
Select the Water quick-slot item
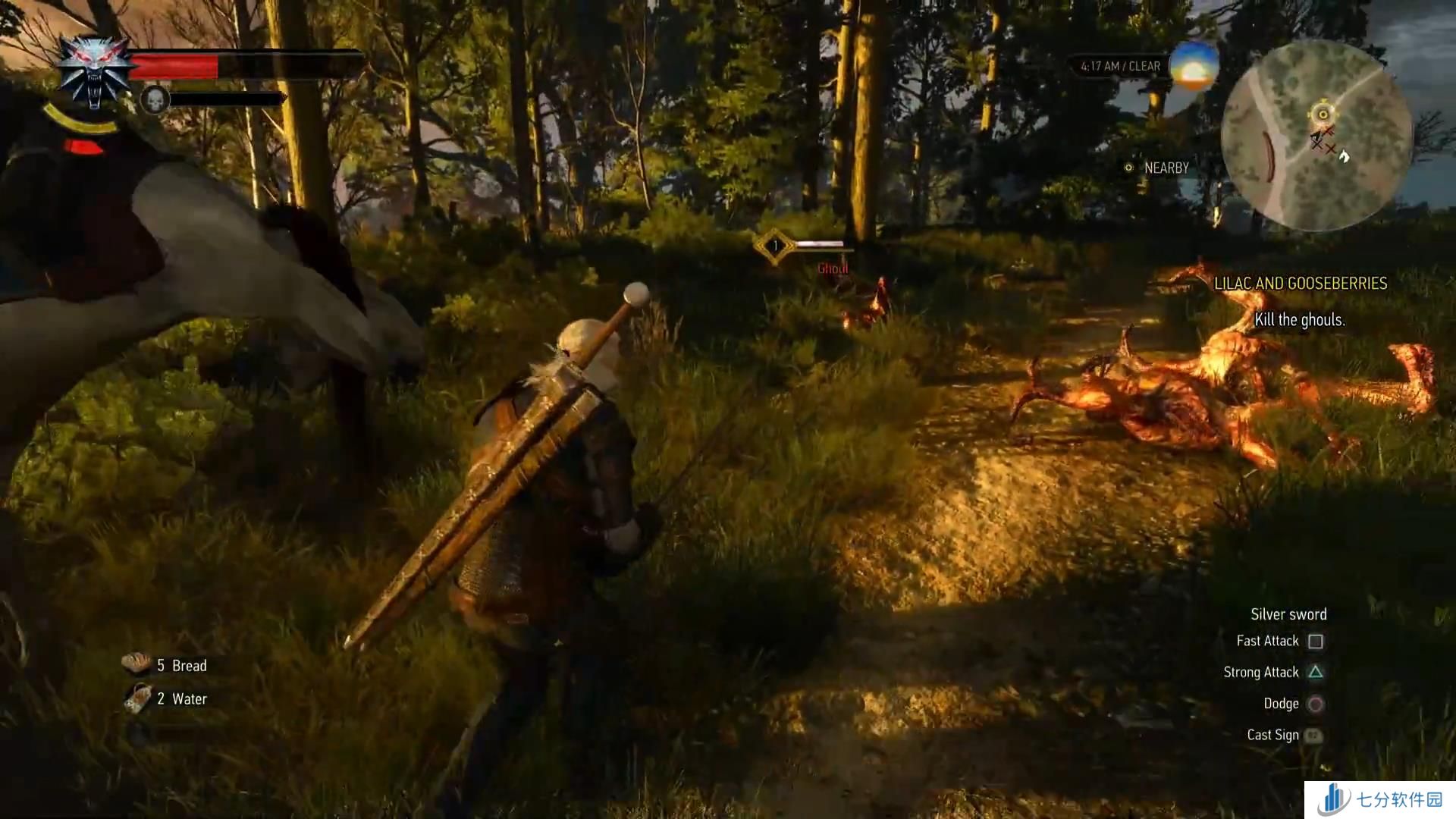click(x=138, y=698)
